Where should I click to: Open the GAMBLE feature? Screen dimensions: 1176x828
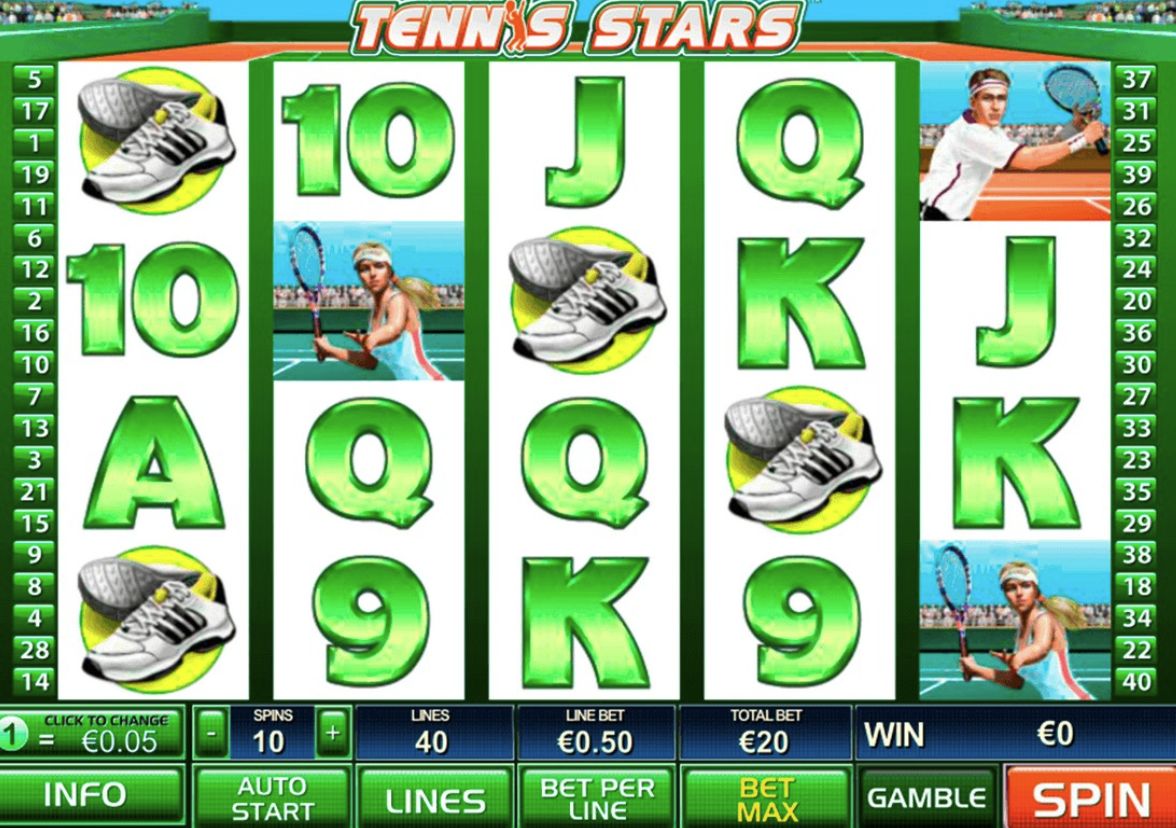click(x=927, y=798)
